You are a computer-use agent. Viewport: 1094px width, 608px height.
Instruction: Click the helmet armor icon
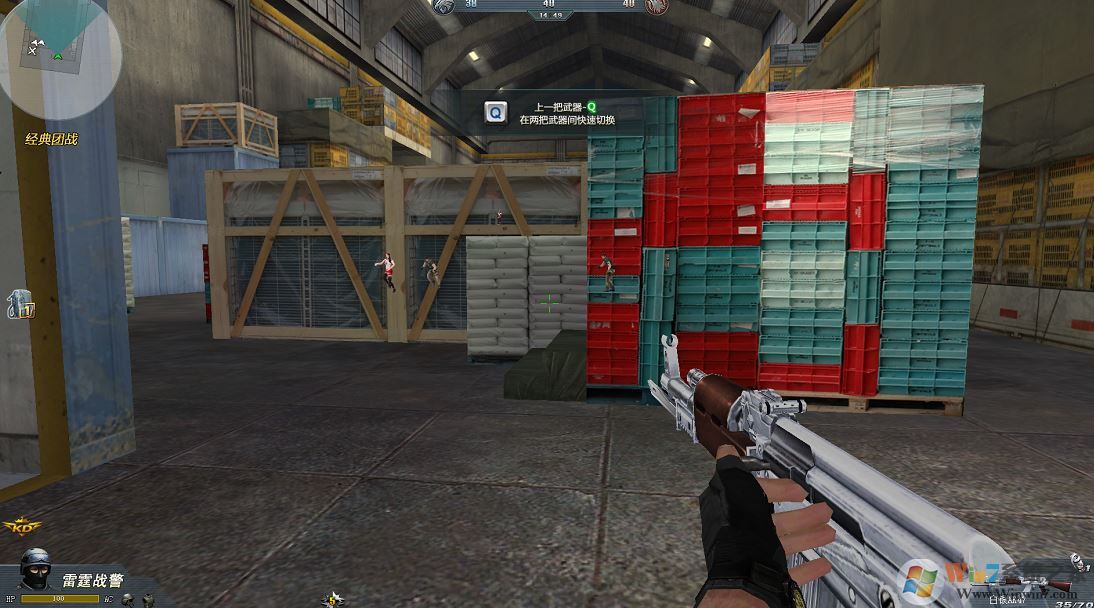click(128, 599)
